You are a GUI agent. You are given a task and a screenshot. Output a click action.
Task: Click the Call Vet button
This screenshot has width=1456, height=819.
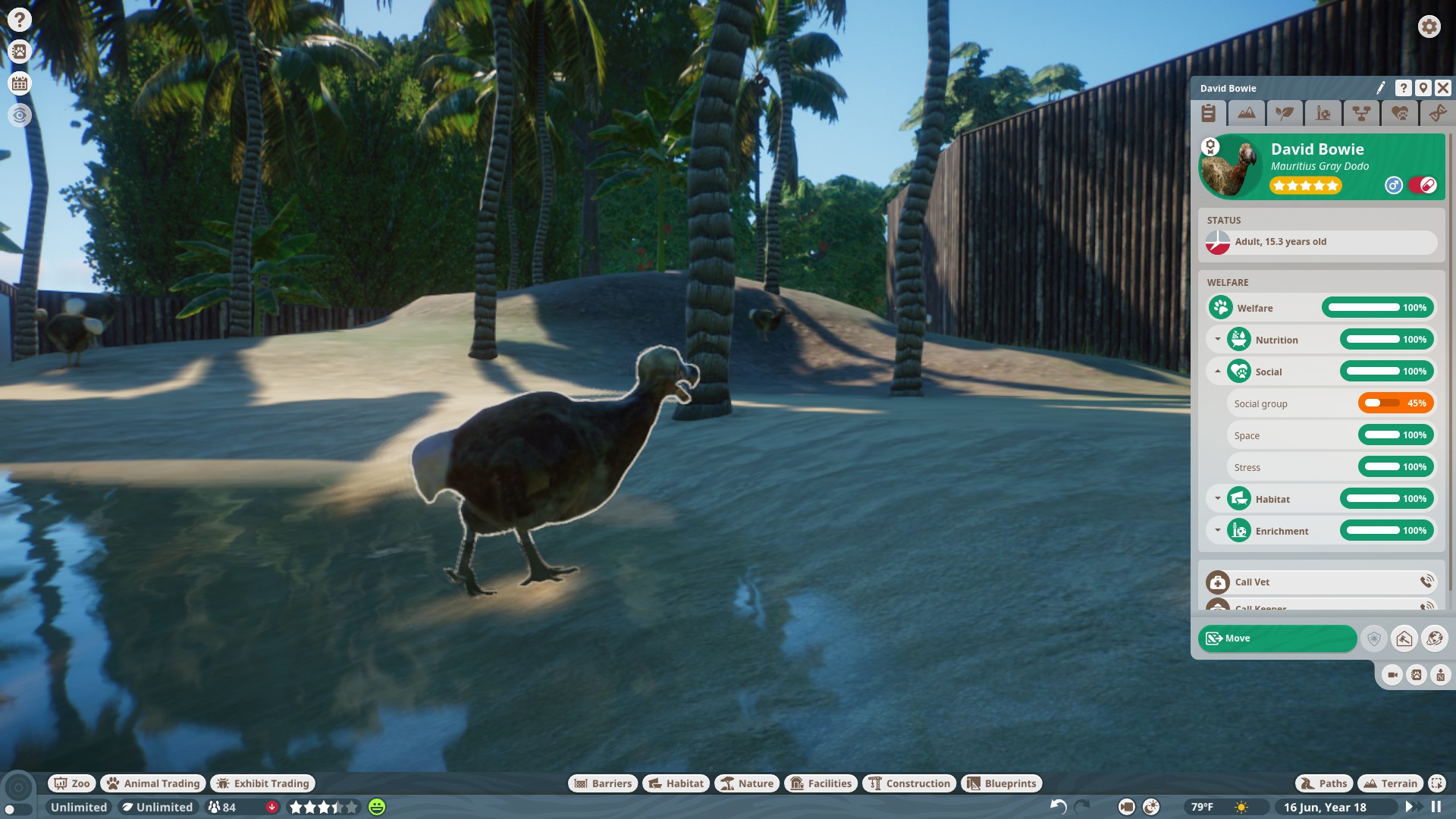click(1321, 582)
